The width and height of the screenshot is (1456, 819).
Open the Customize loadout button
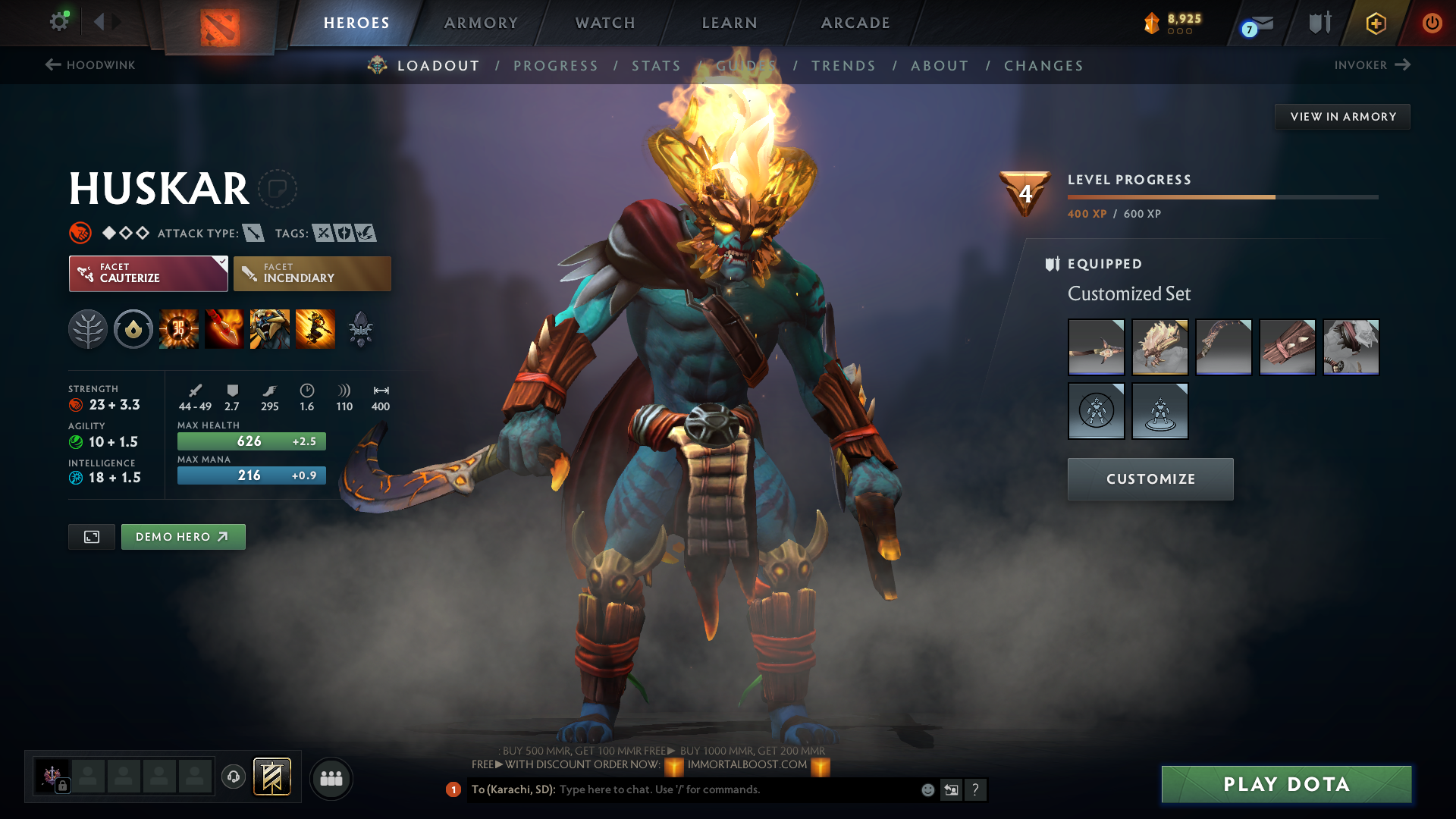(1150, 479)
